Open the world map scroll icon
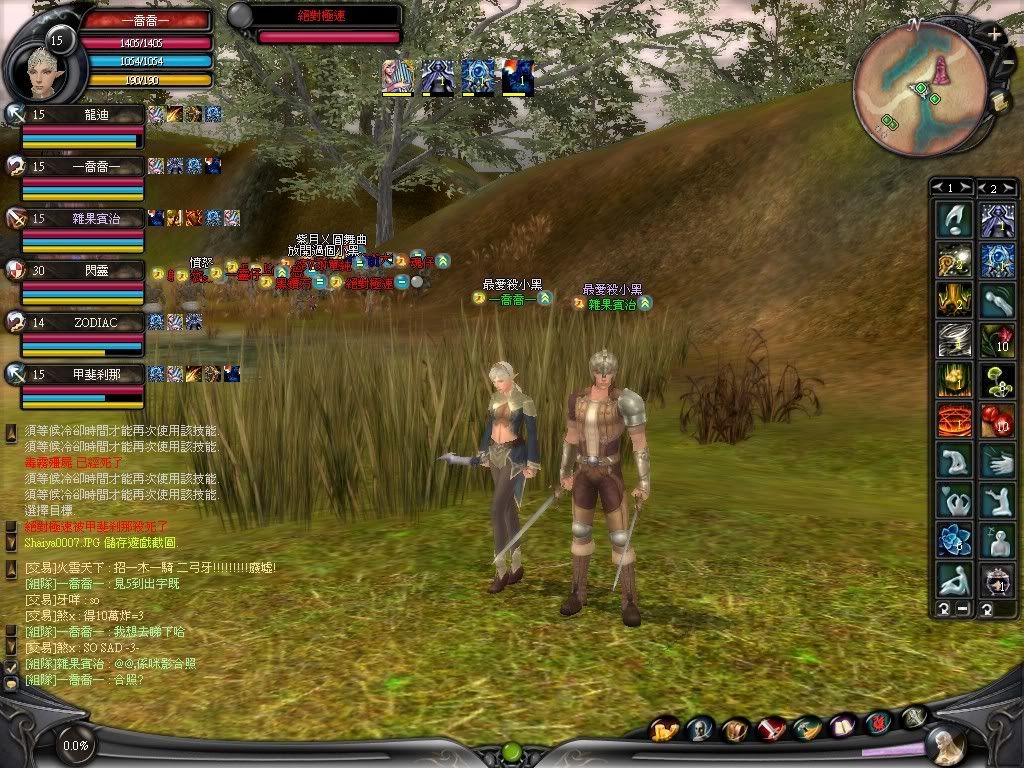 pyautogui.click(x=997, y=101)
